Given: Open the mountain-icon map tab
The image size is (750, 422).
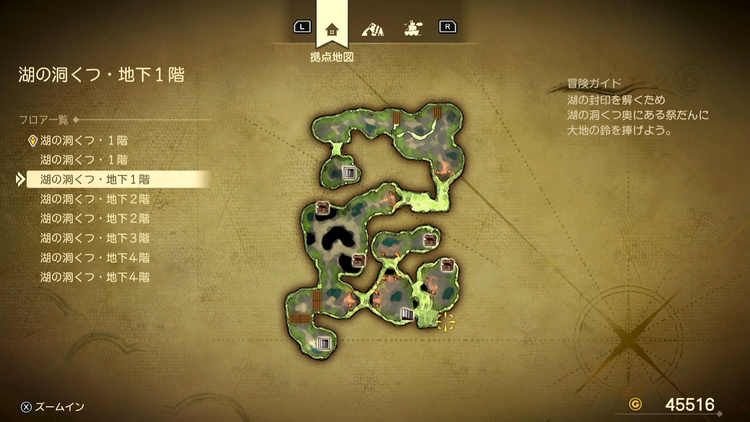Looking at the screenshot, I should pyautogui.click(x=372, y=28).
